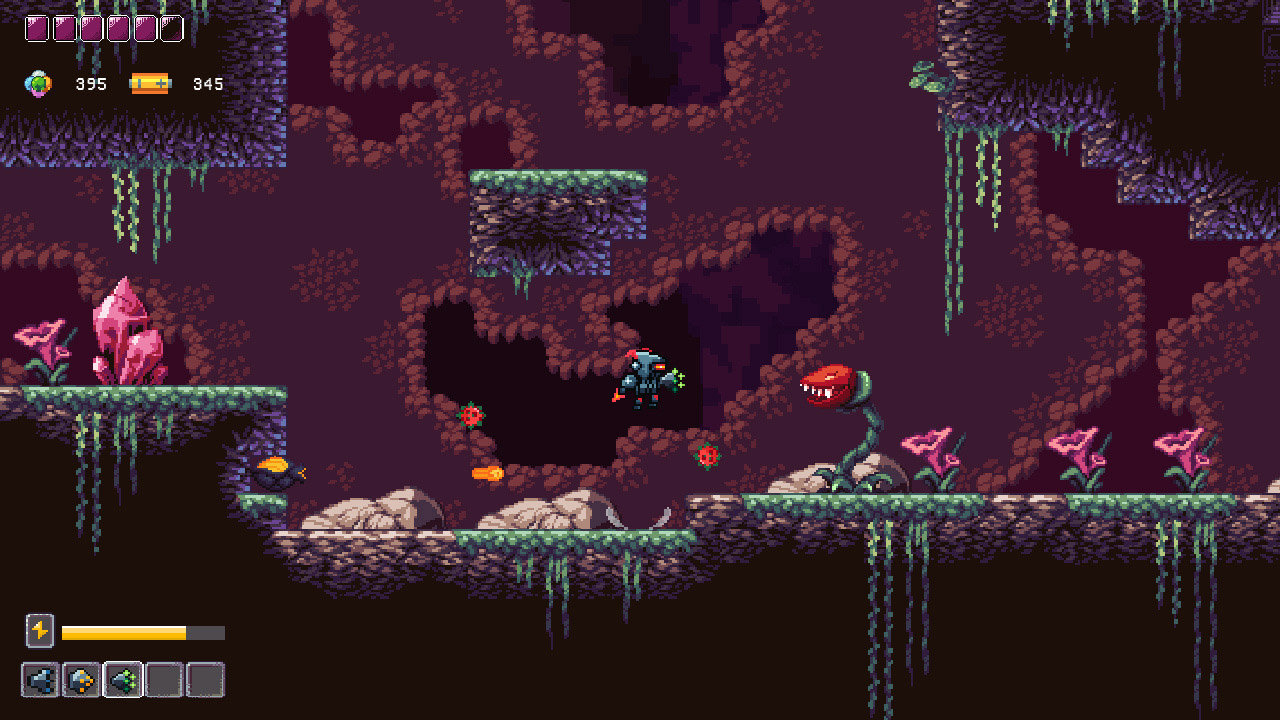Click the first full health square
Screen dimensions: 1280x720
pos(36,28)
